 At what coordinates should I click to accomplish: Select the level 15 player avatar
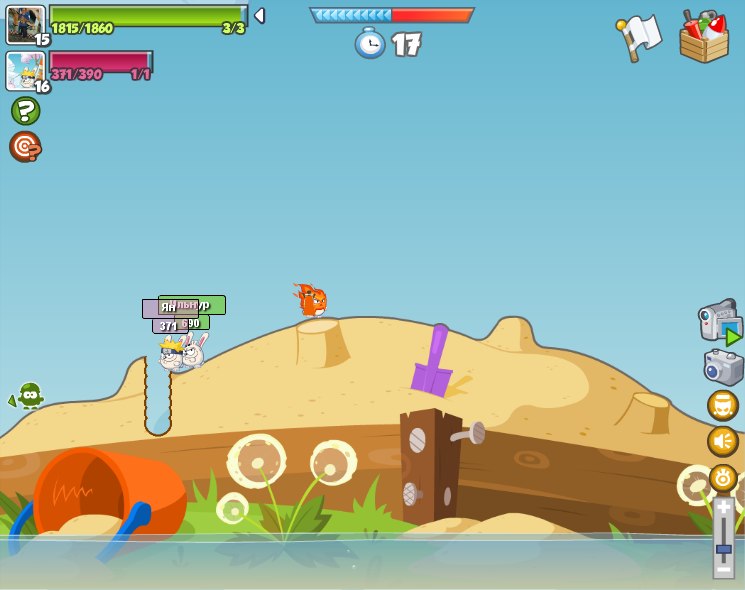24,24
